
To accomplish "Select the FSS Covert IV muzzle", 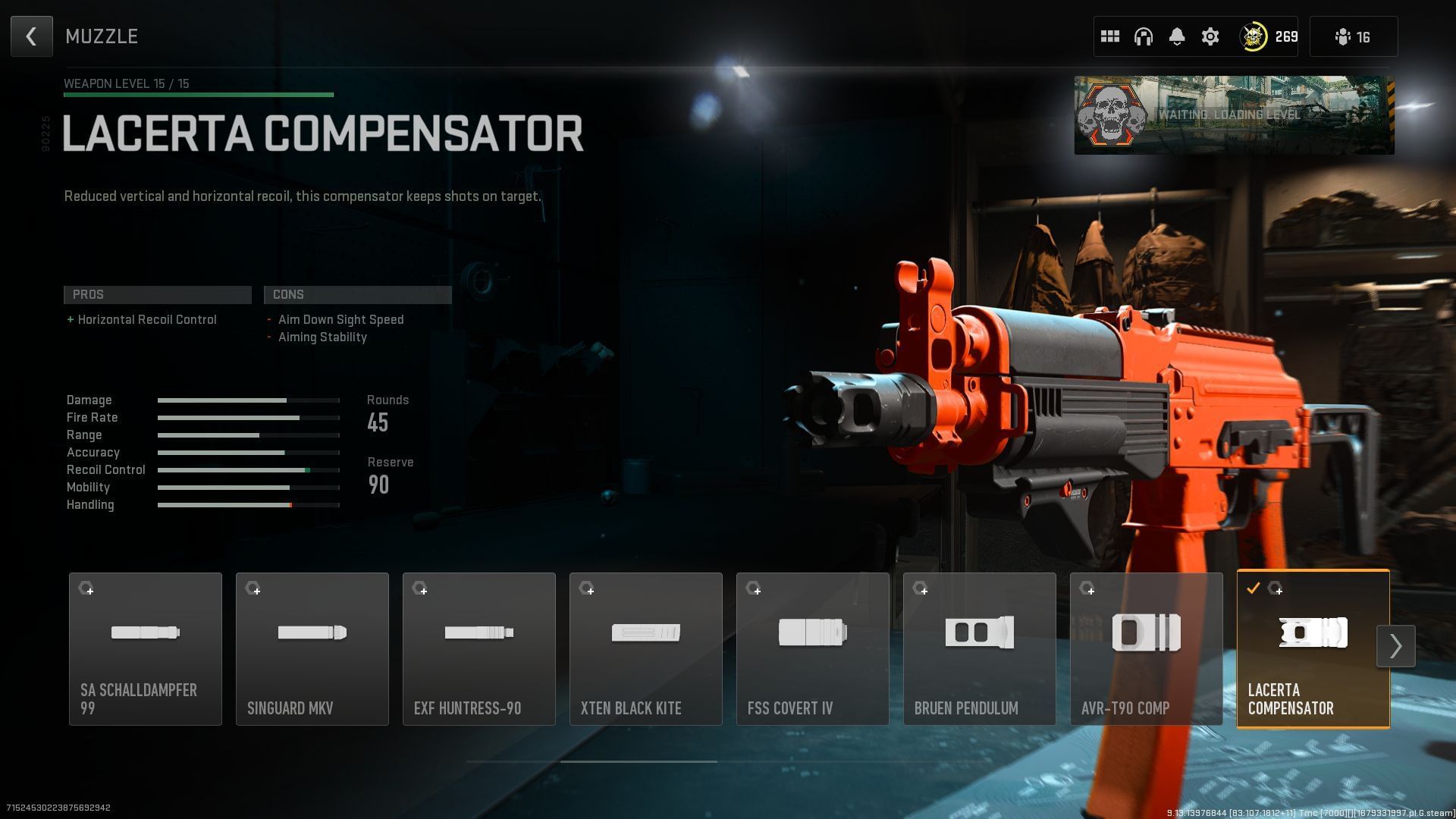I will 813,648.
